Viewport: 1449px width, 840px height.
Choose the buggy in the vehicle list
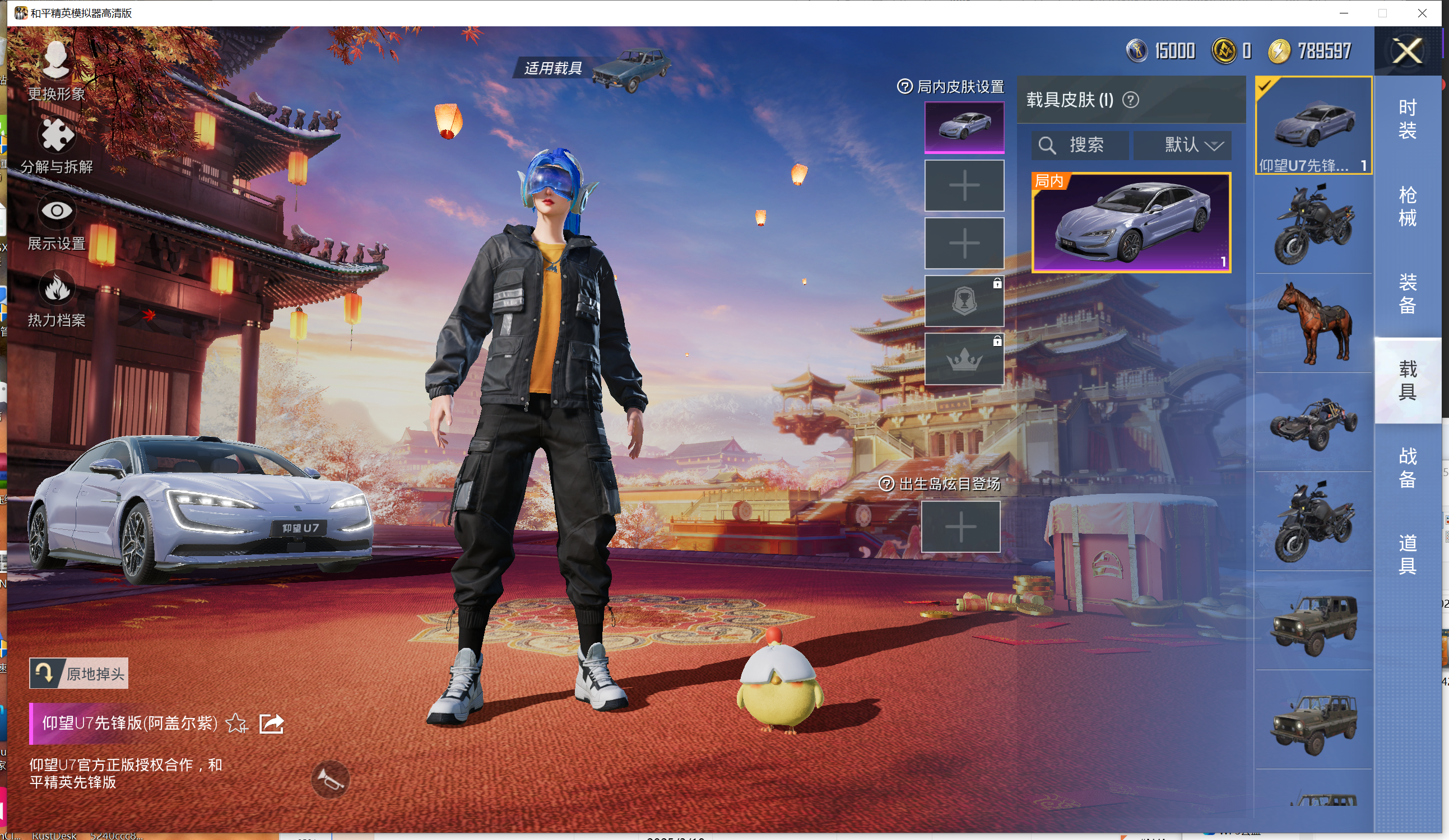(x=1314, y=423)
